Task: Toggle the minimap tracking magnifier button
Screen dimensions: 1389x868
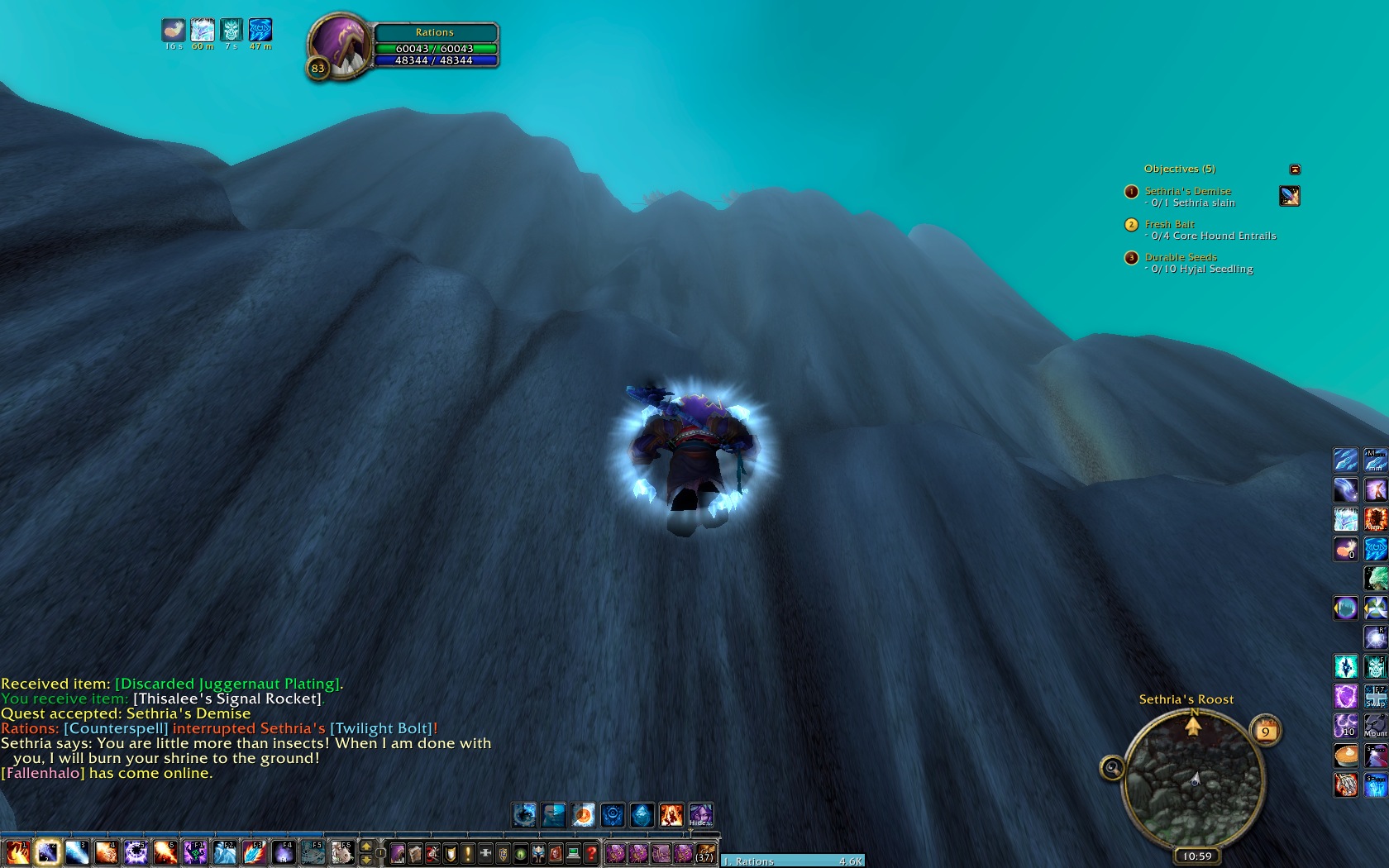Action: (x=1112, y=768)
